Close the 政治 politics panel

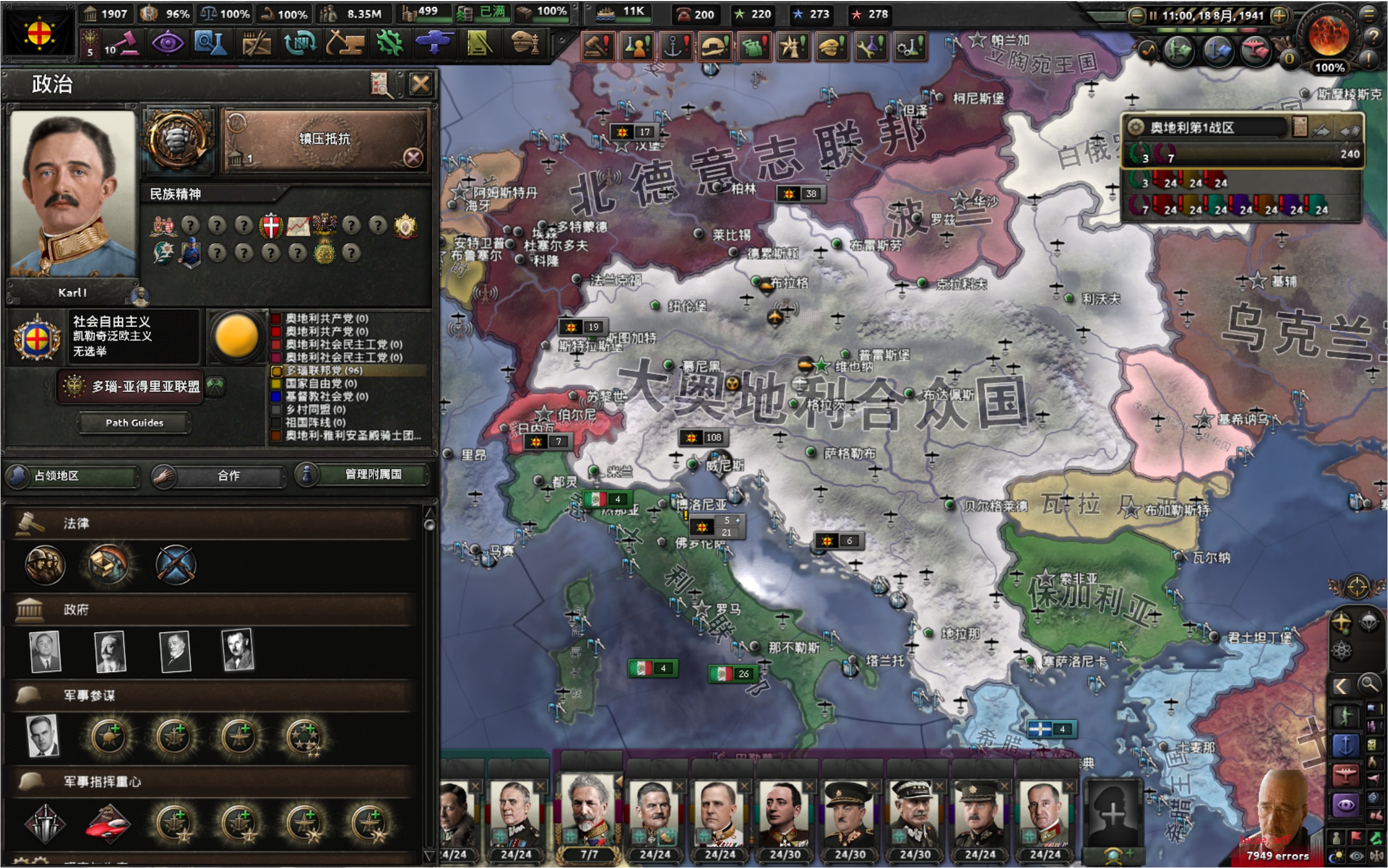click(420, 85)
